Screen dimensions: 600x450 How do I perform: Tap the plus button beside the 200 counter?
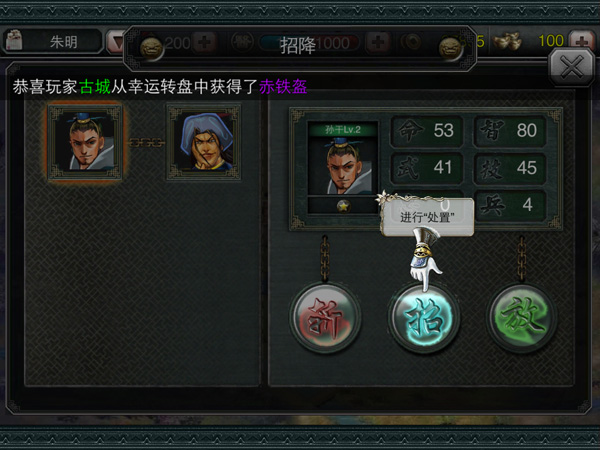pos(204,43)
